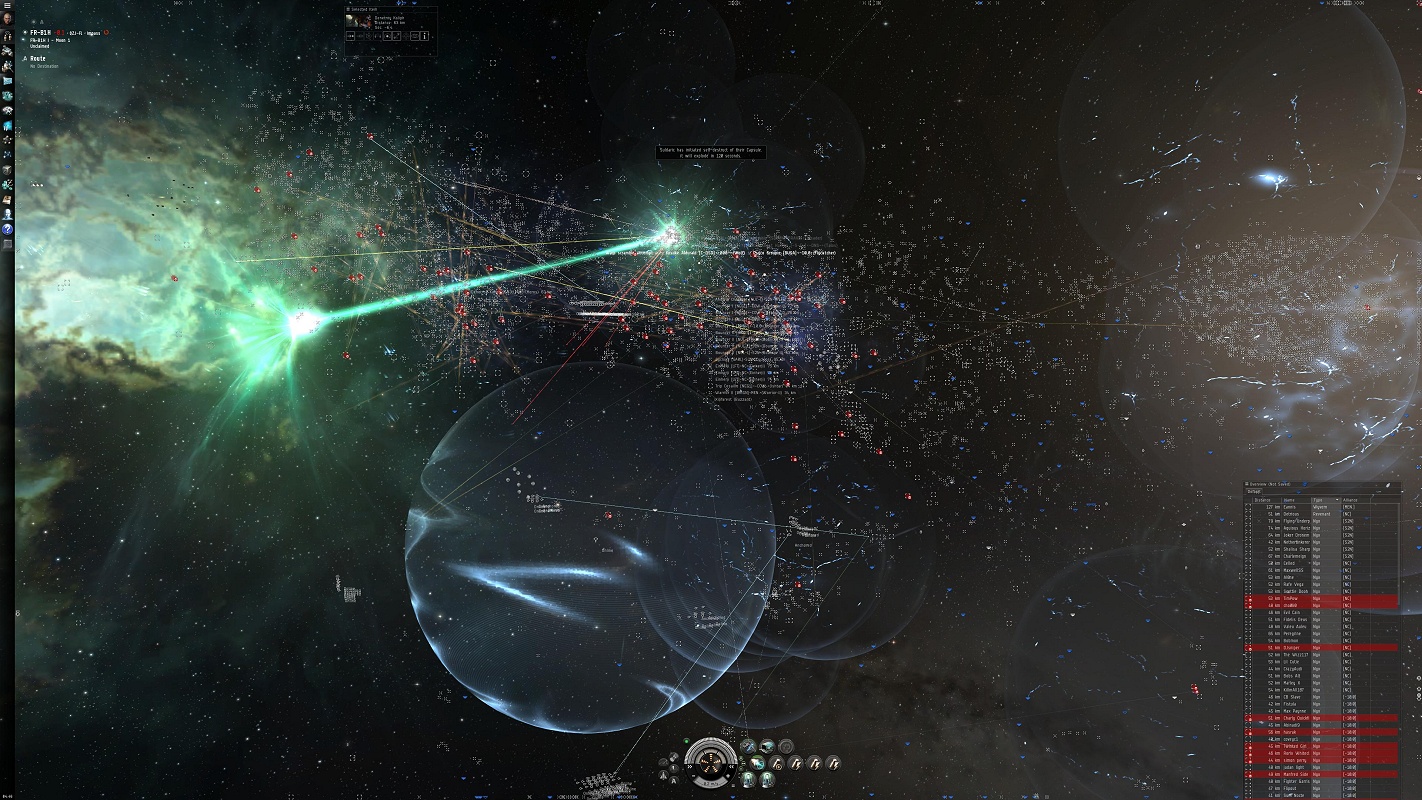Screen dimensions: 1422x800
Task: Switch to the Default overview tab
Action: point(1253,492)
